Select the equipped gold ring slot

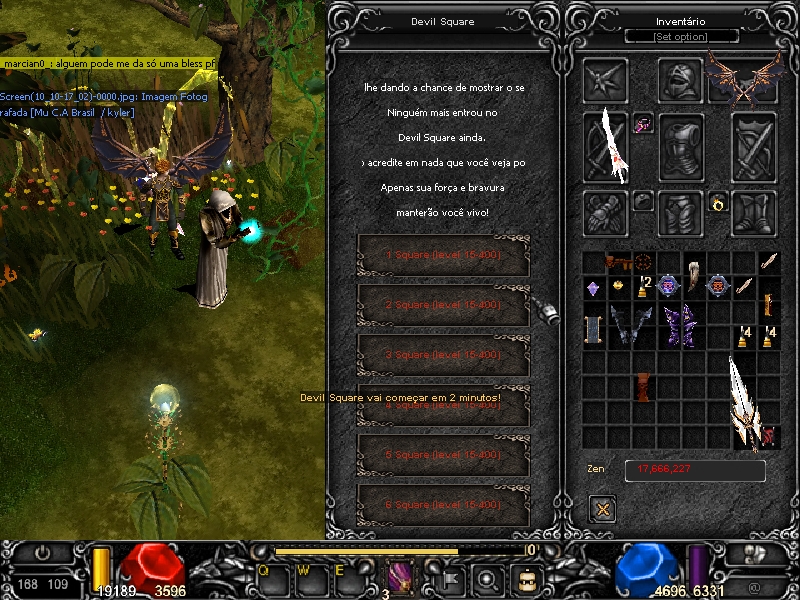point(717,204)
